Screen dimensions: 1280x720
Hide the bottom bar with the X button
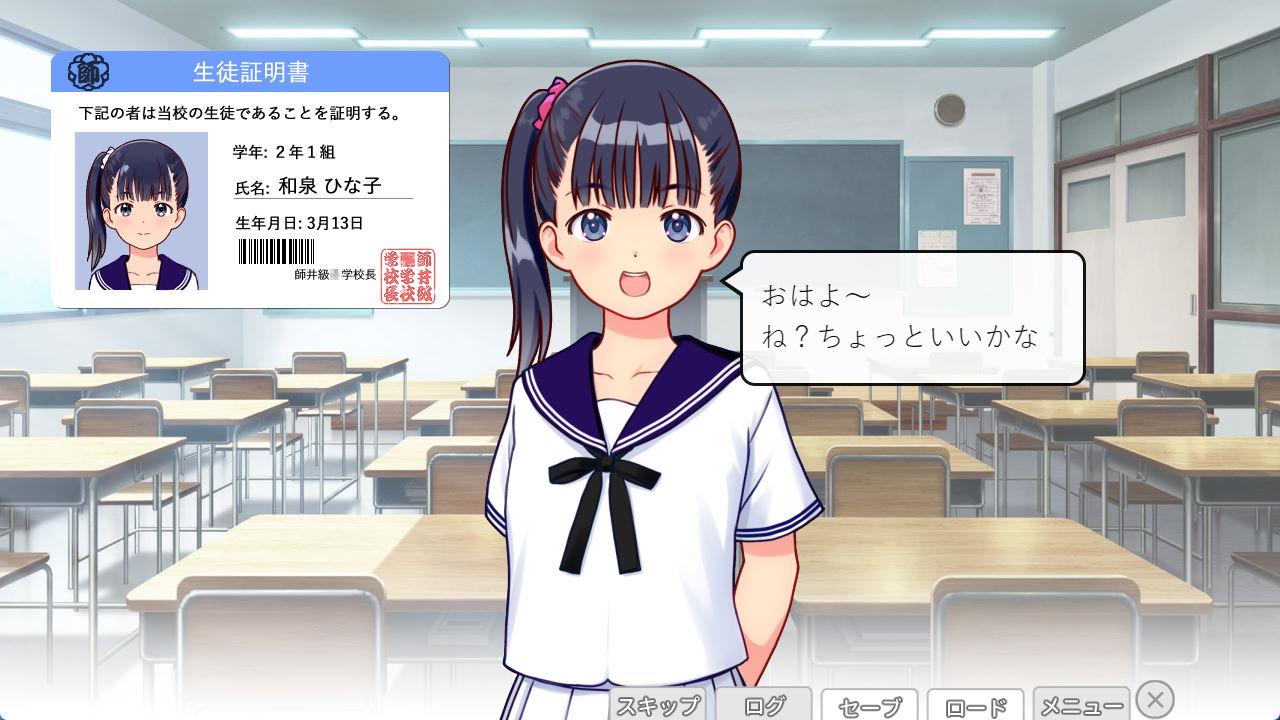click(x=1155, y=699)
